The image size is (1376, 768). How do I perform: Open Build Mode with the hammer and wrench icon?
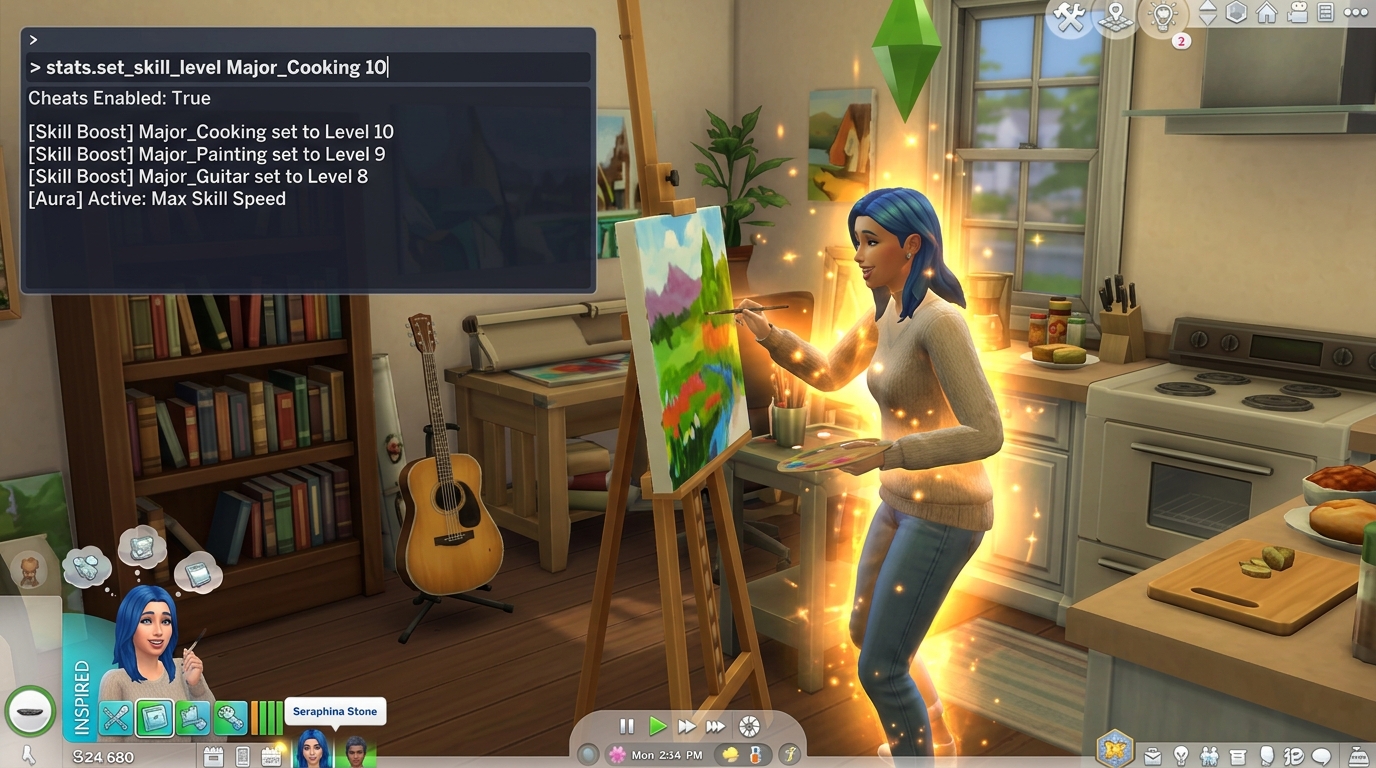pos(1070,15)
